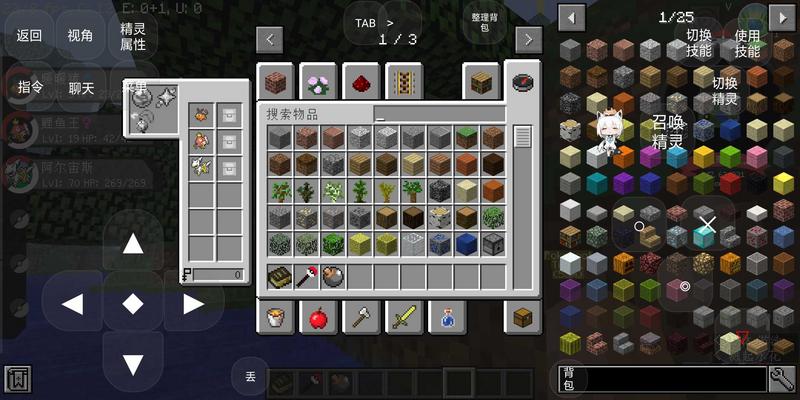Viewport: 800px width, 400px height.
Task: Select the redstone dust tab
Action: (360, 82)
